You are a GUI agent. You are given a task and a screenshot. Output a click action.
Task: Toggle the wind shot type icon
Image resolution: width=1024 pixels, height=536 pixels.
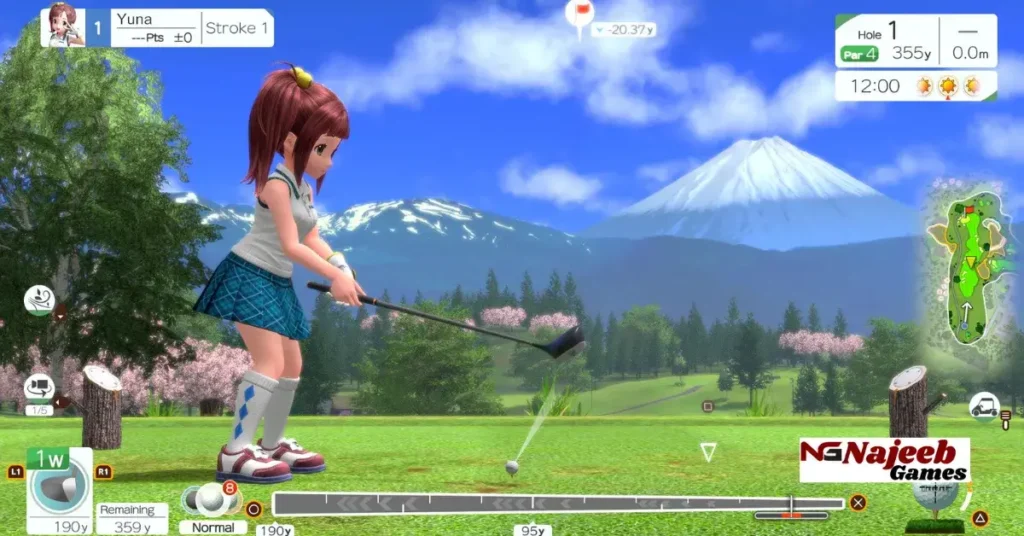point(39,299)
